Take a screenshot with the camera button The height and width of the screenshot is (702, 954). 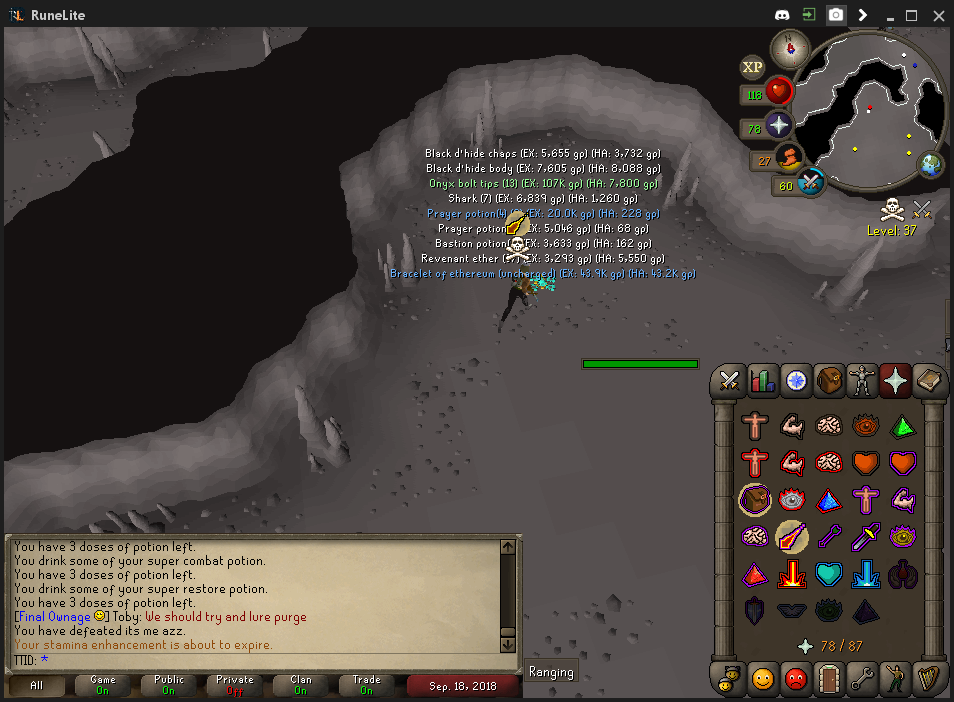[x=836, y=15]
